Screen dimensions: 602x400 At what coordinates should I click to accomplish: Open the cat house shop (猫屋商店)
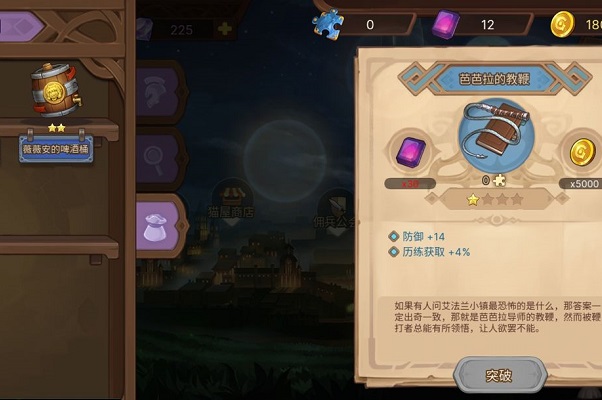(232, 195)
